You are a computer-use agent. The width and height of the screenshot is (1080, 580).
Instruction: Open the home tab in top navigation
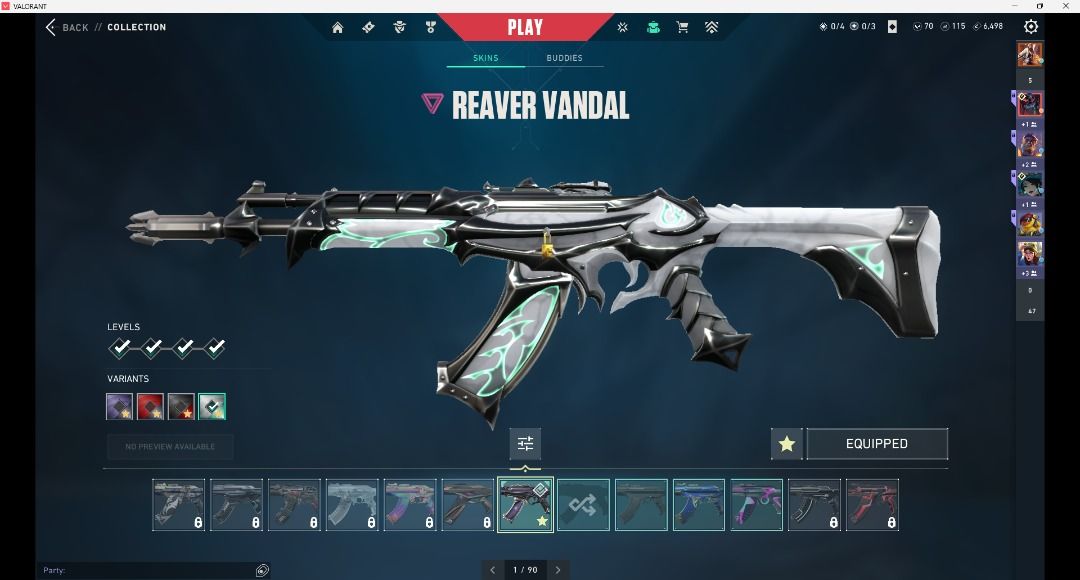click(x=338, y=27)
